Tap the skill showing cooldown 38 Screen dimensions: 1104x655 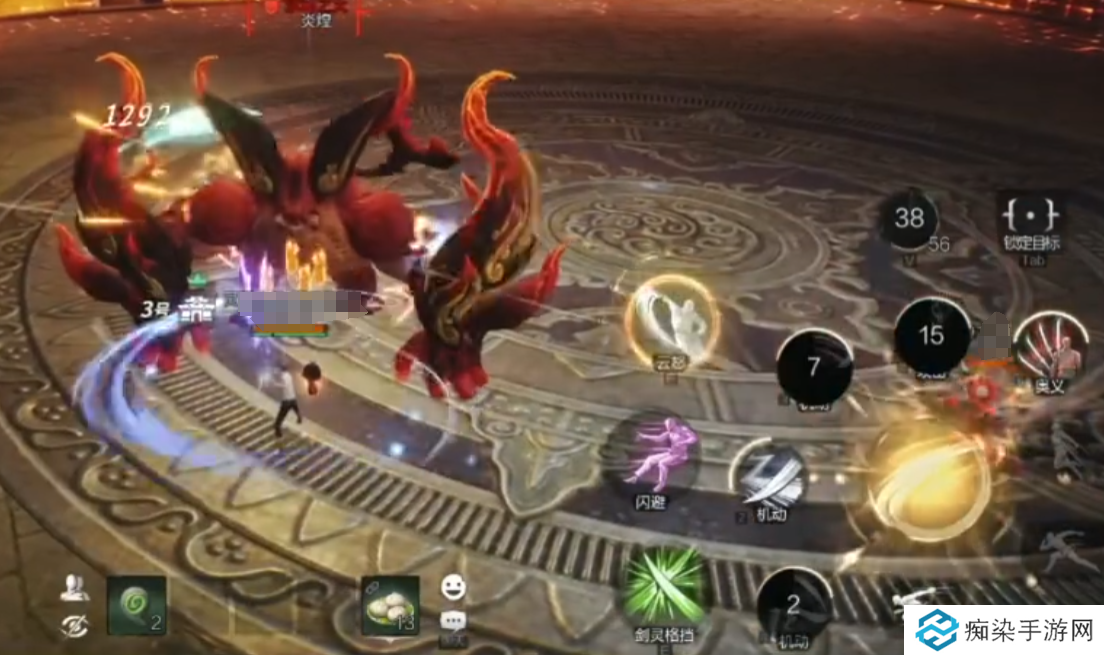point(908,219)
